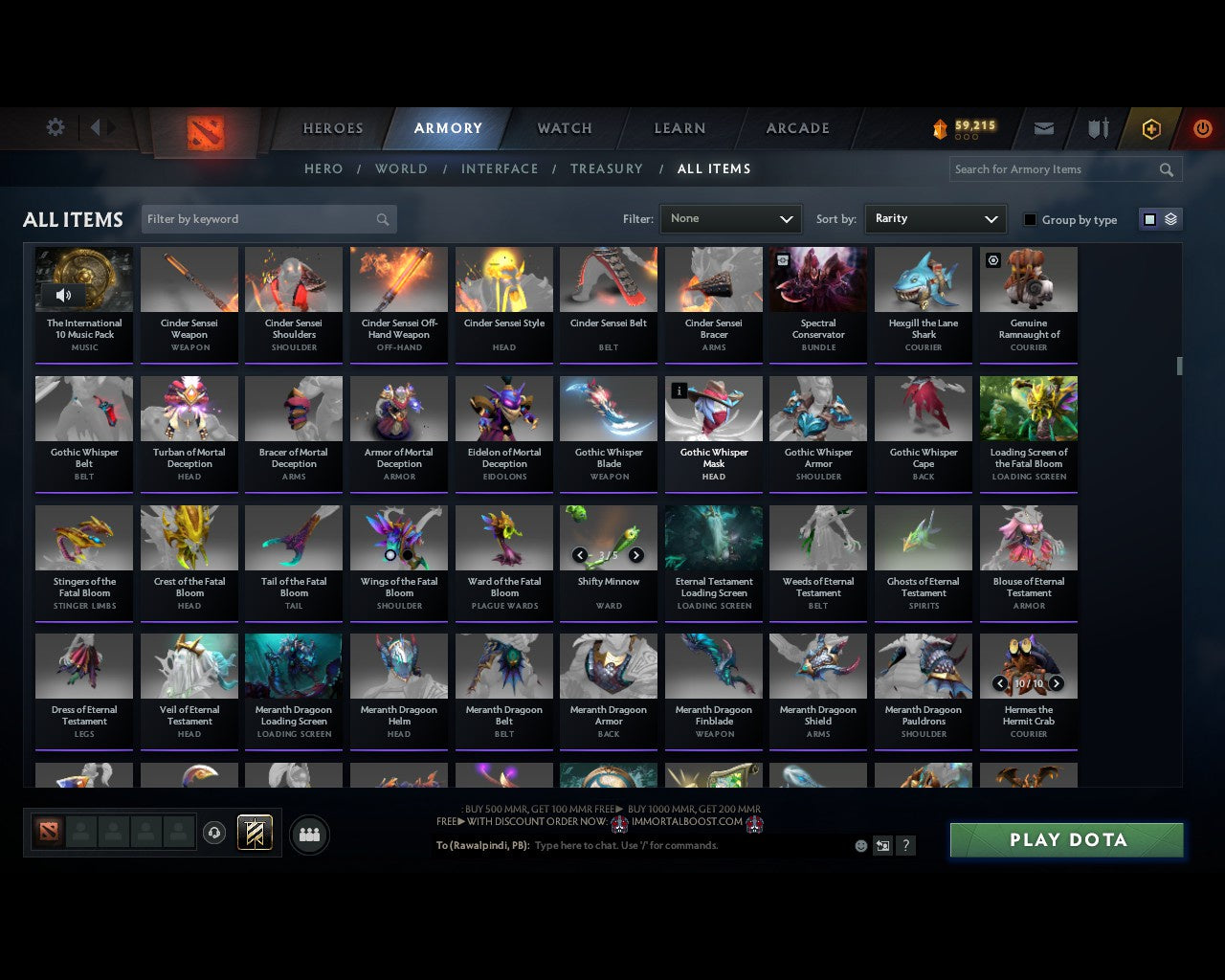
Task: Click the Dota Plus hexagon icon
Action: click(1151, 128)
